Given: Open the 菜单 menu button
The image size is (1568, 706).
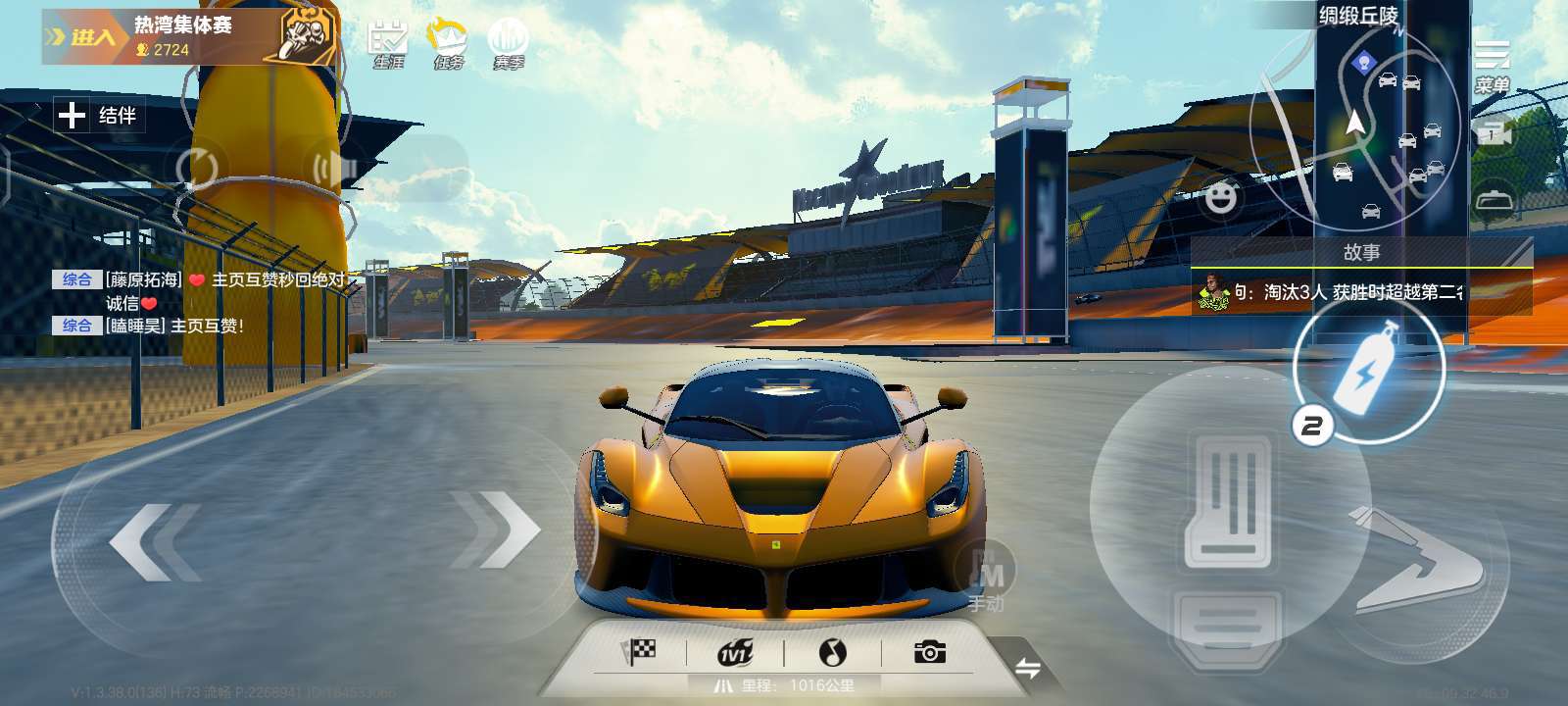Looking at the screenshot, I should [1492, 66].
